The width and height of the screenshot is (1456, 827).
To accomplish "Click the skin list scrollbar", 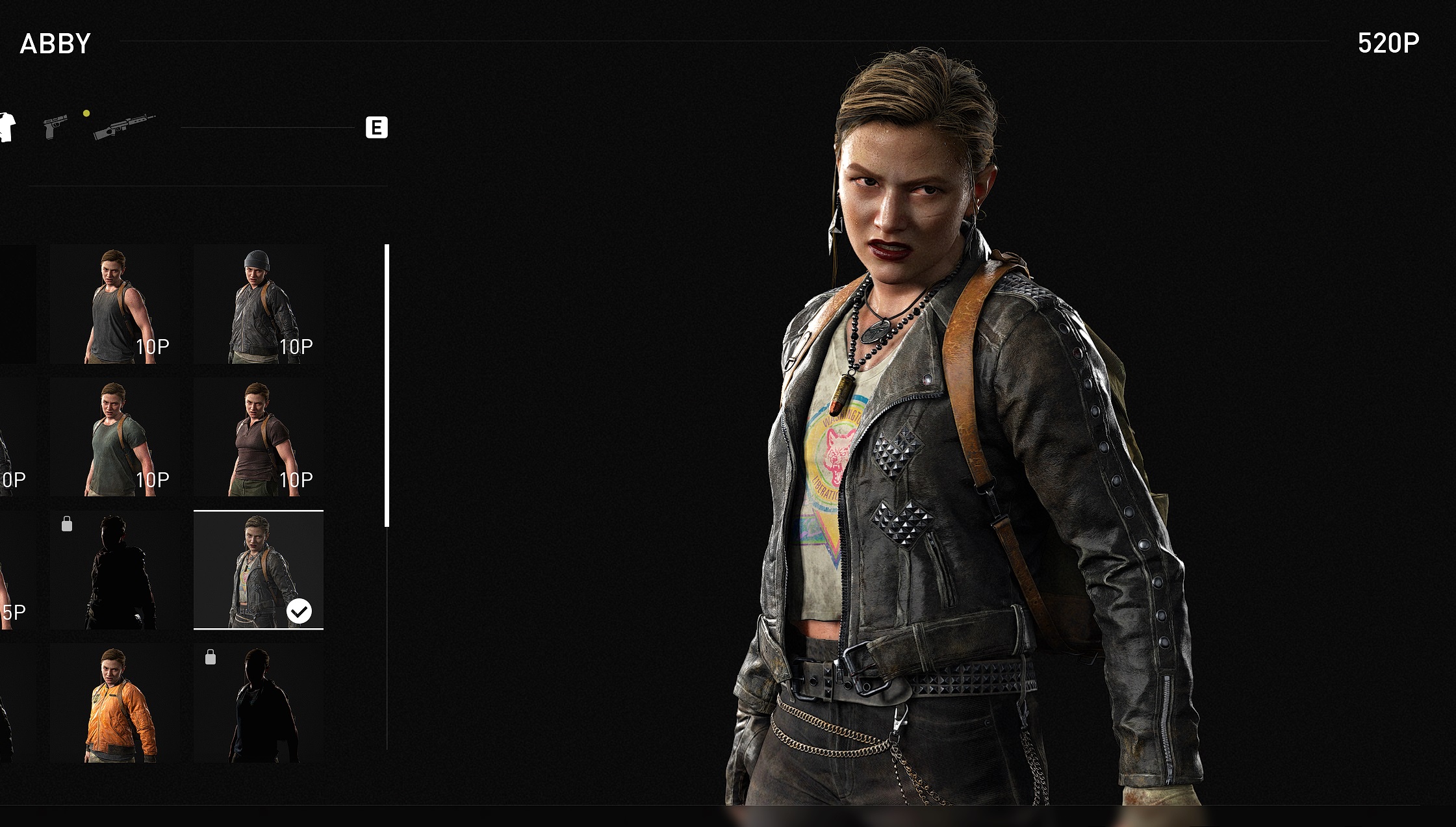I will pos(387,385).
